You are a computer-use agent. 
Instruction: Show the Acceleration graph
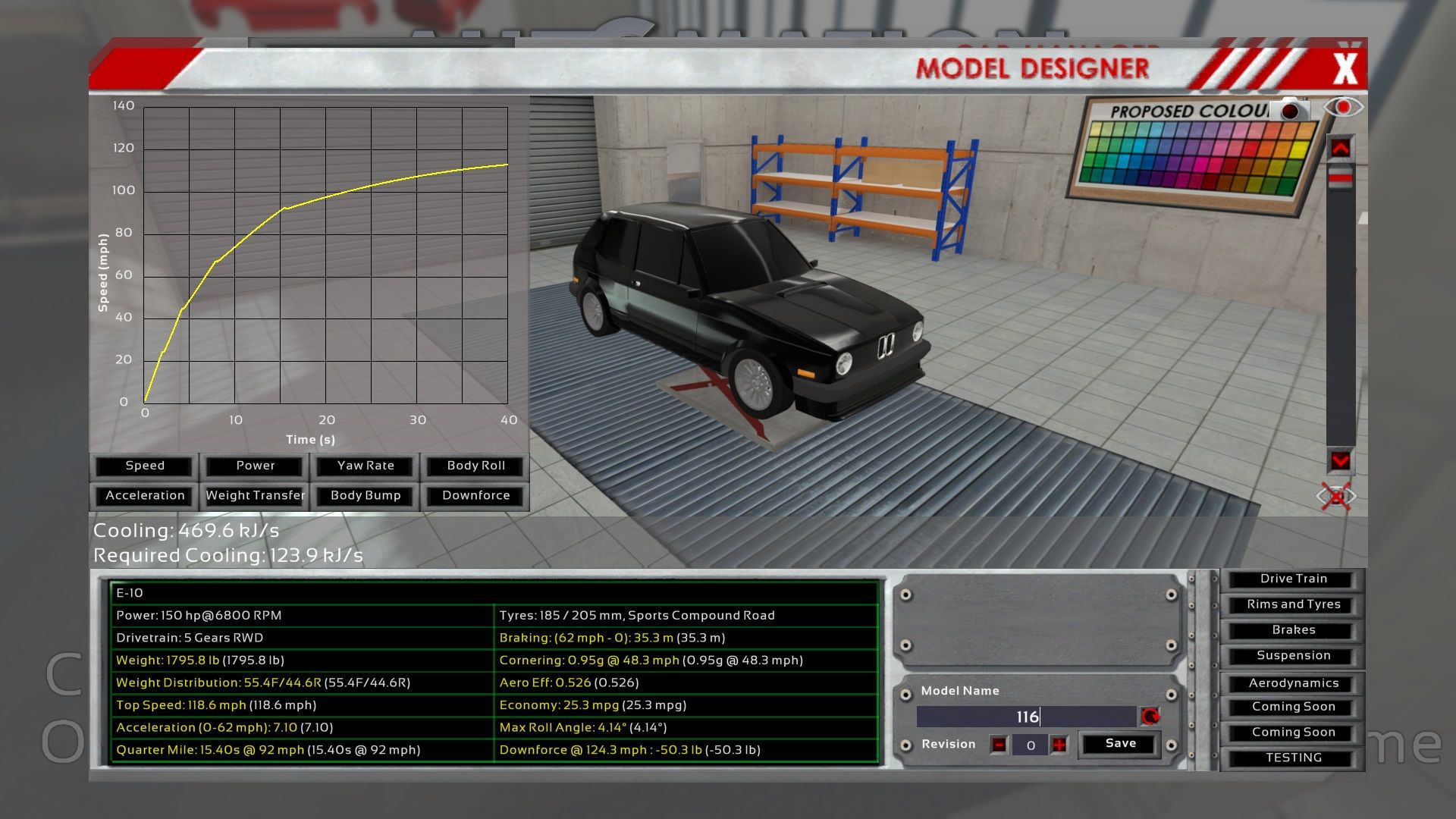click(144, 495)
